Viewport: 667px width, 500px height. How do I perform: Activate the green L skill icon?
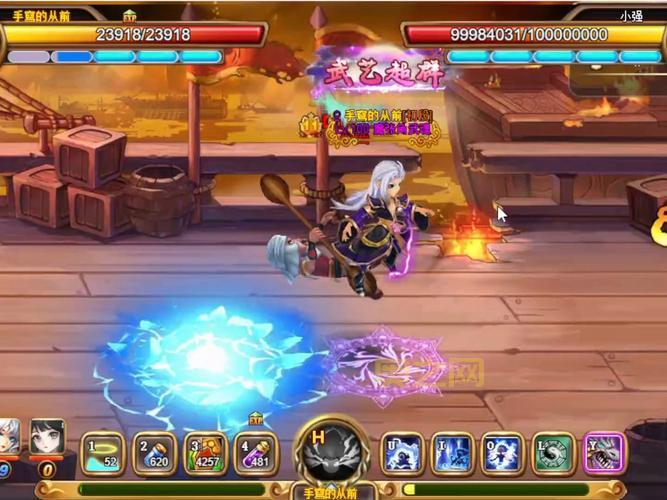[x=553, y=453]
